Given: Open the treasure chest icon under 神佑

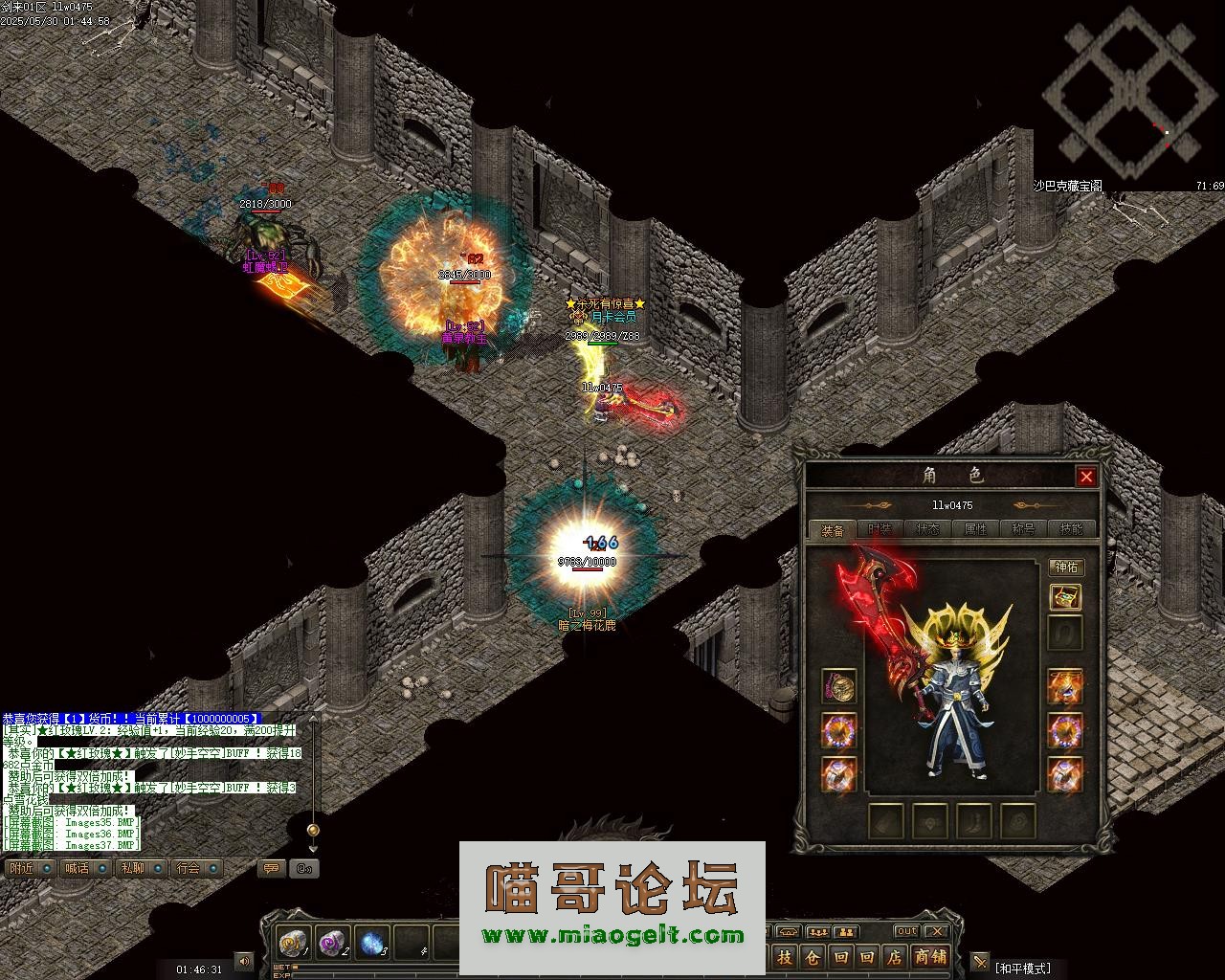Looking at the screenshot, I should 1065,598.
